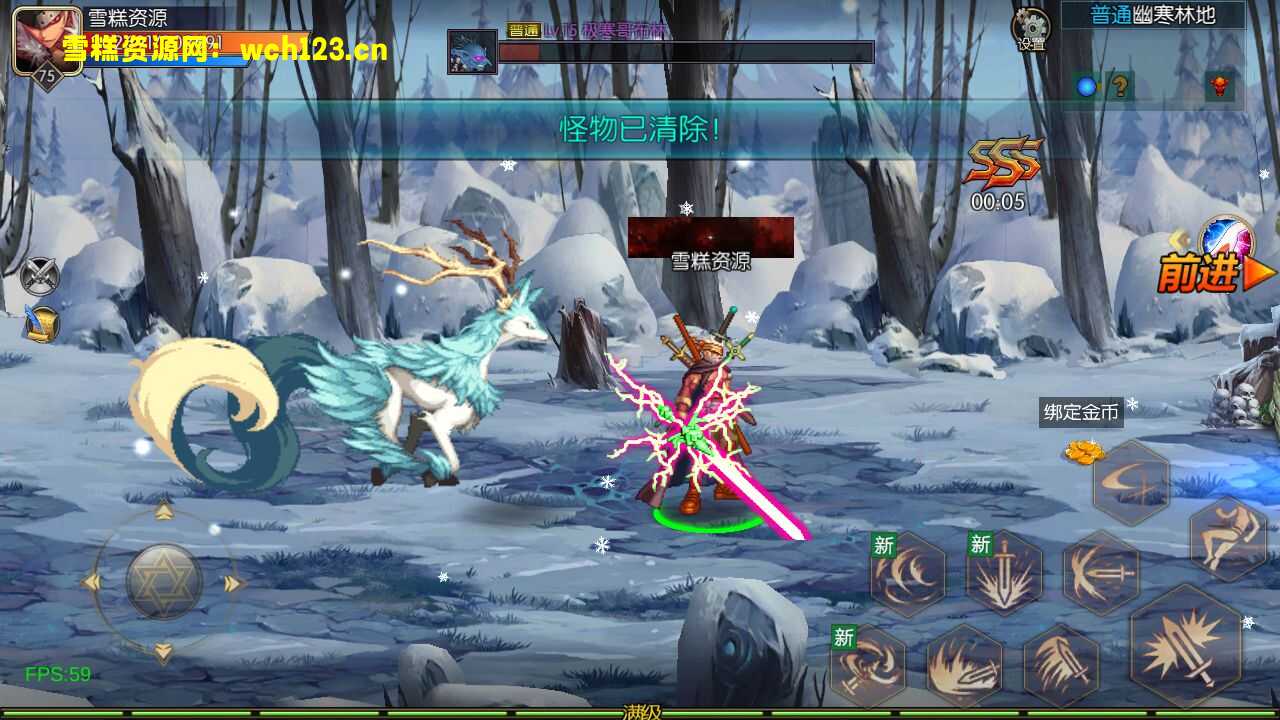1280x720 pixels.
Task: Activate the upward sword skill marked 新
Action: (1003, 573)
